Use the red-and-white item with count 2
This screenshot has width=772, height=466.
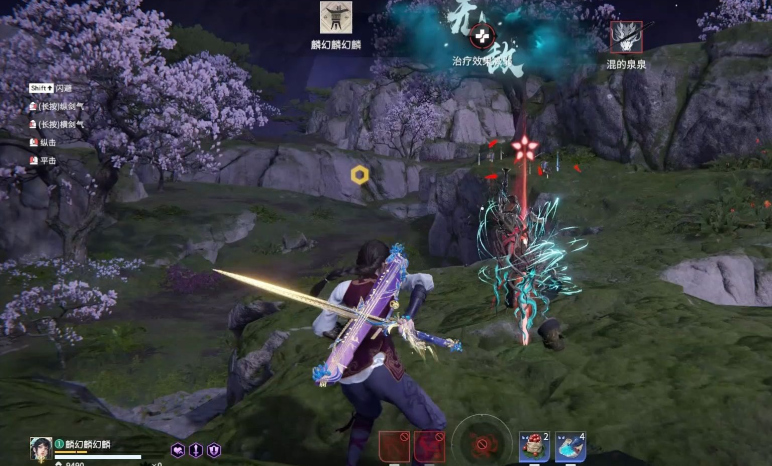[x=532, y=447]
